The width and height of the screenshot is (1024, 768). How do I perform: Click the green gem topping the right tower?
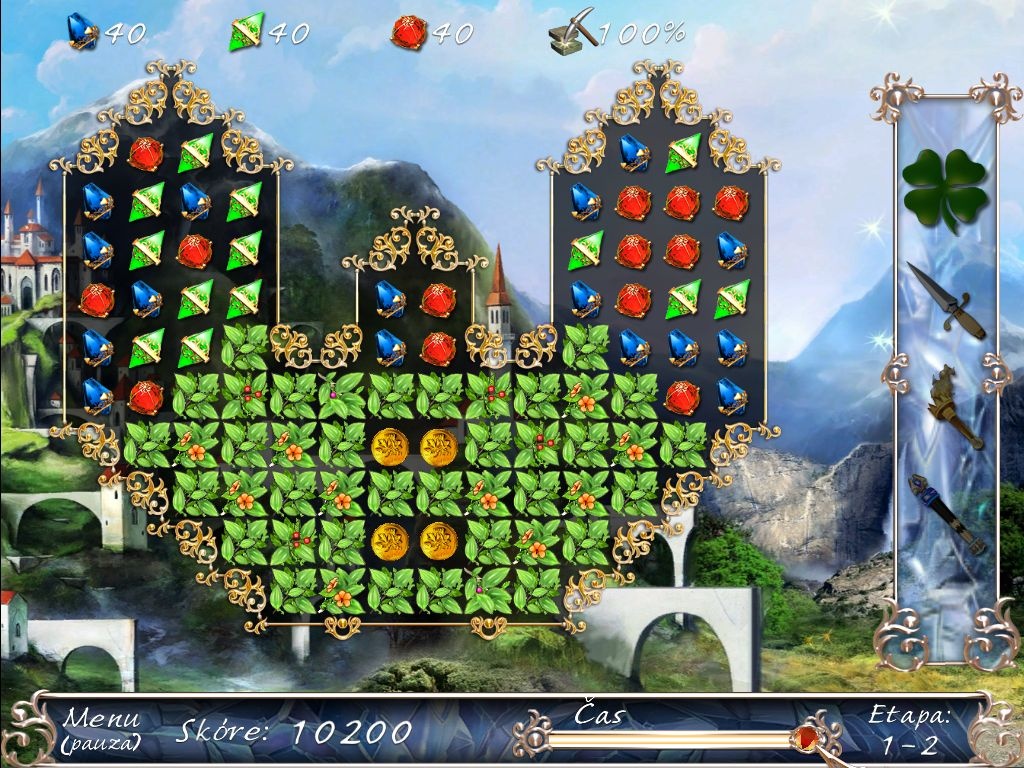click(x=684, y=152)
